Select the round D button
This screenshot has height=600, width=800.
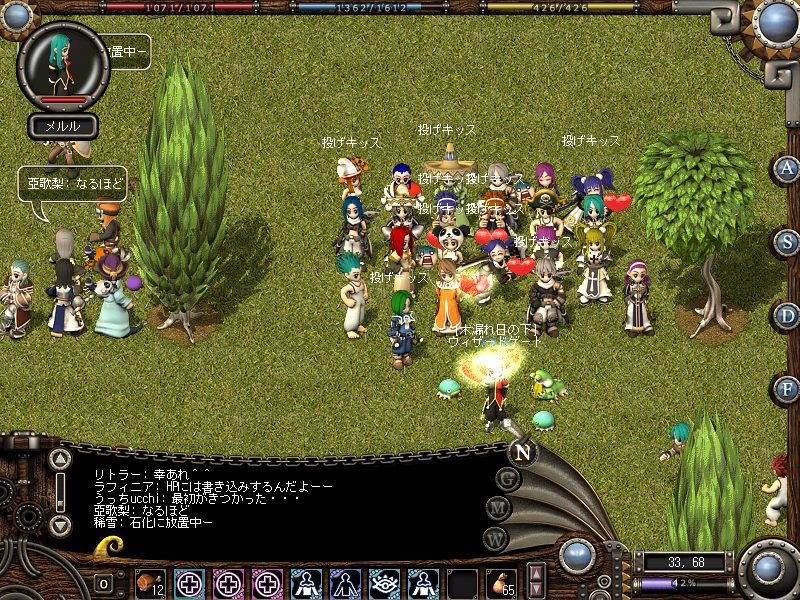[x=787, y=315]
